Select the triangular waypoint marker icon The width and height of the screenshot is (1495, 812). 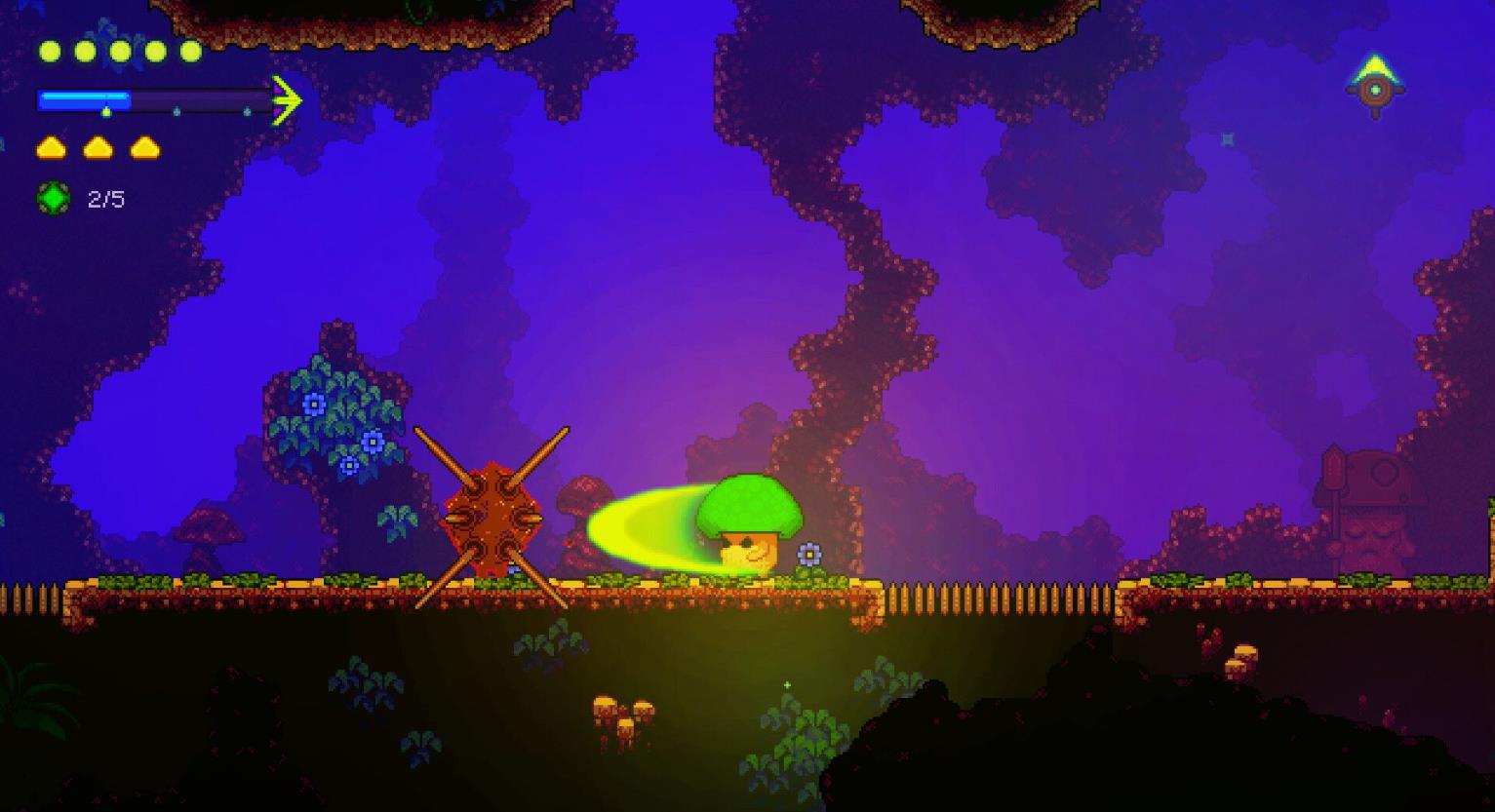pyautogui.click(x=1375, y=86)
